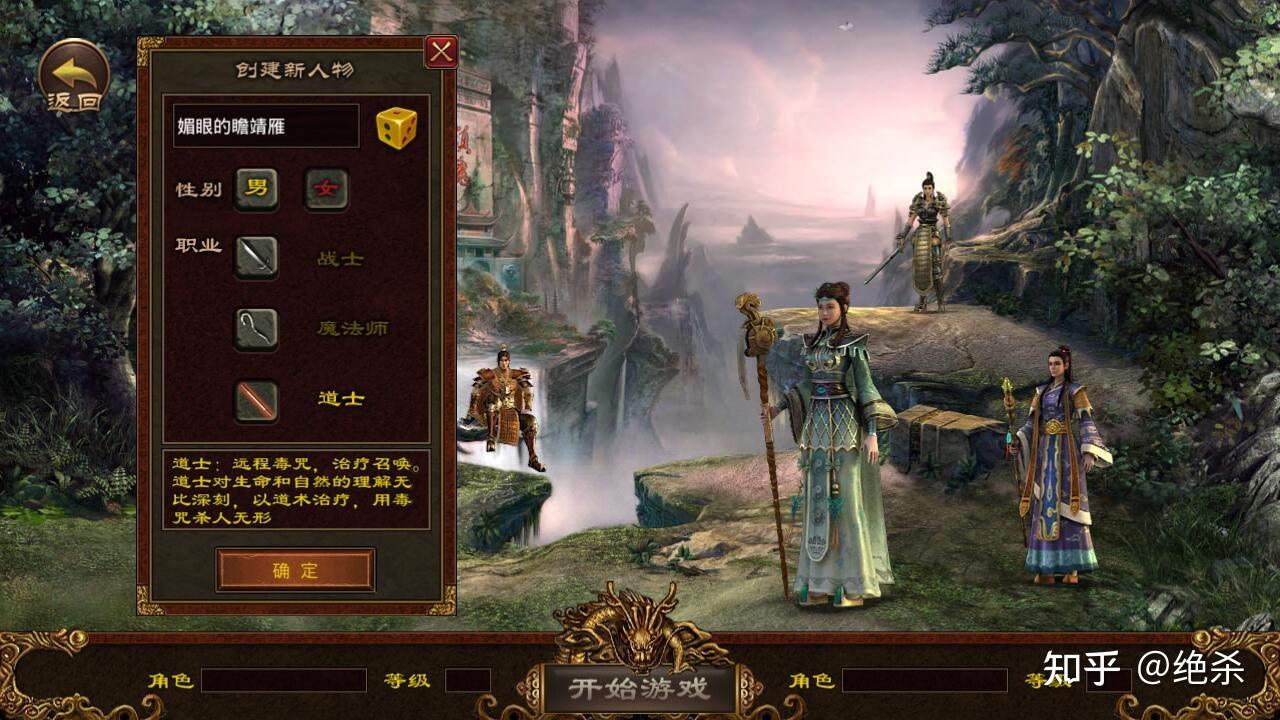The image size is (1280, 720).
Task: Start the game with 开始游戏
Action: click(639, 688)
